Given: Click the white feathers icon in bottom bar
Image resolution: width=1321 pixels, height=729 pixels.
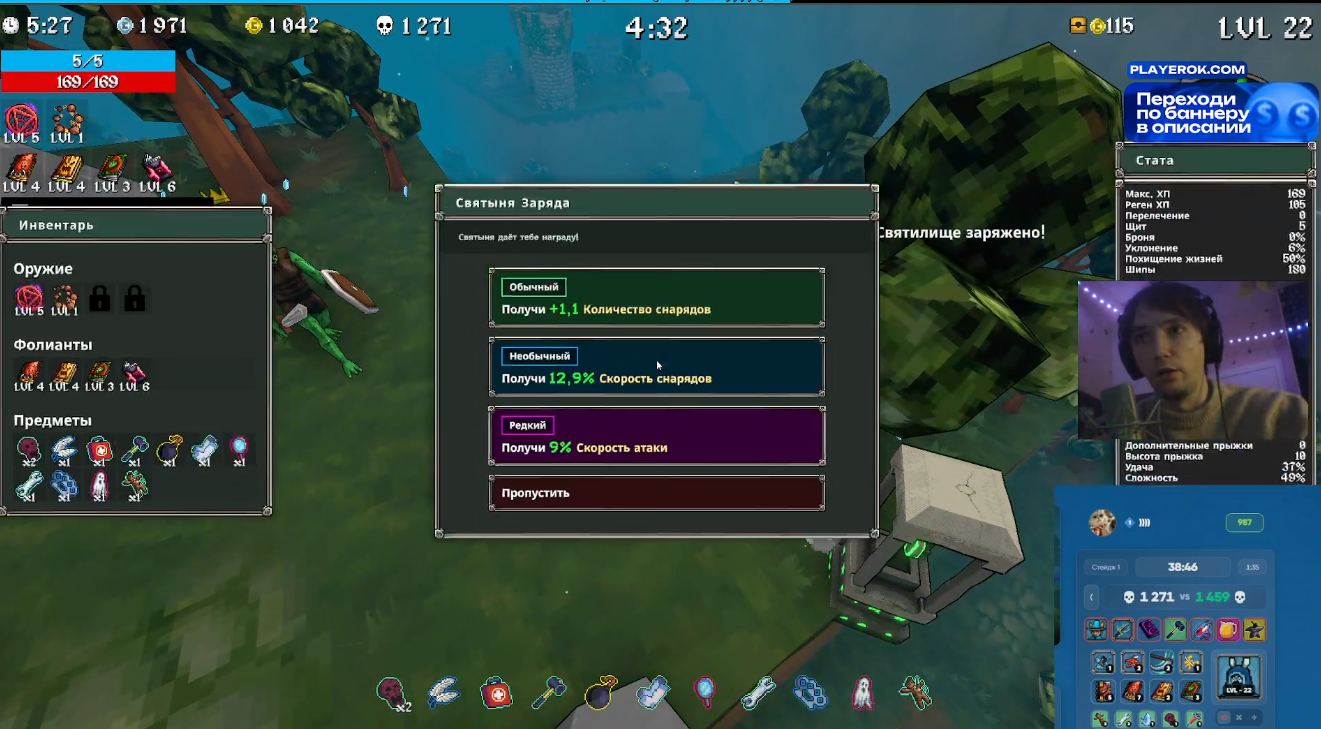Looking at the screenshot, I should tap(443, 691).
